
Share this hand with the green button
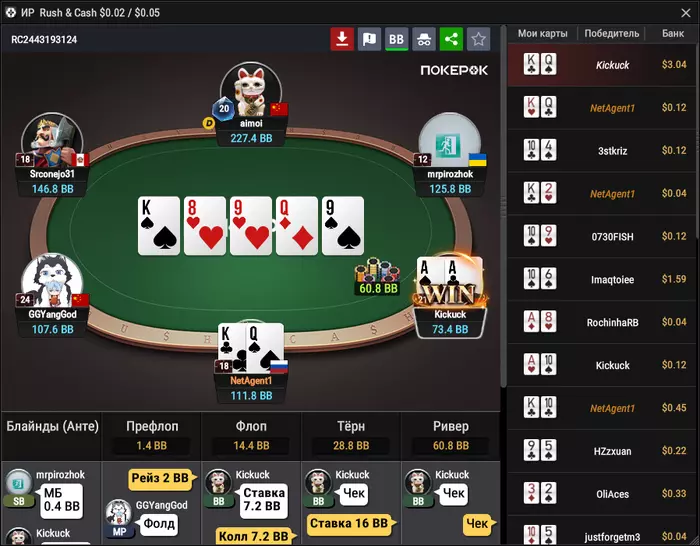(451, 39)
